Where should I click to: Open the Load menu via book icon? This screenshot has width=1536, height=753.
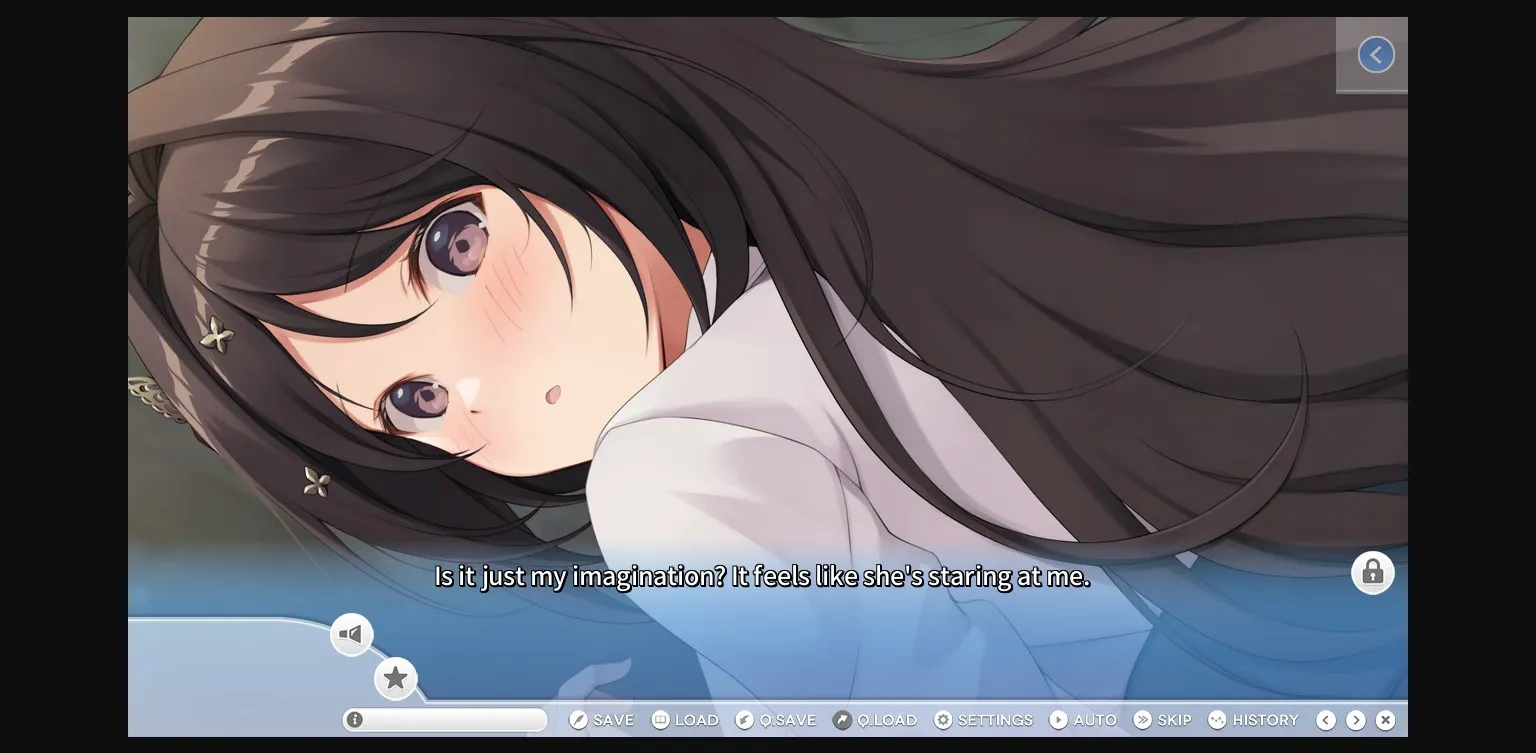coord(660,719)
